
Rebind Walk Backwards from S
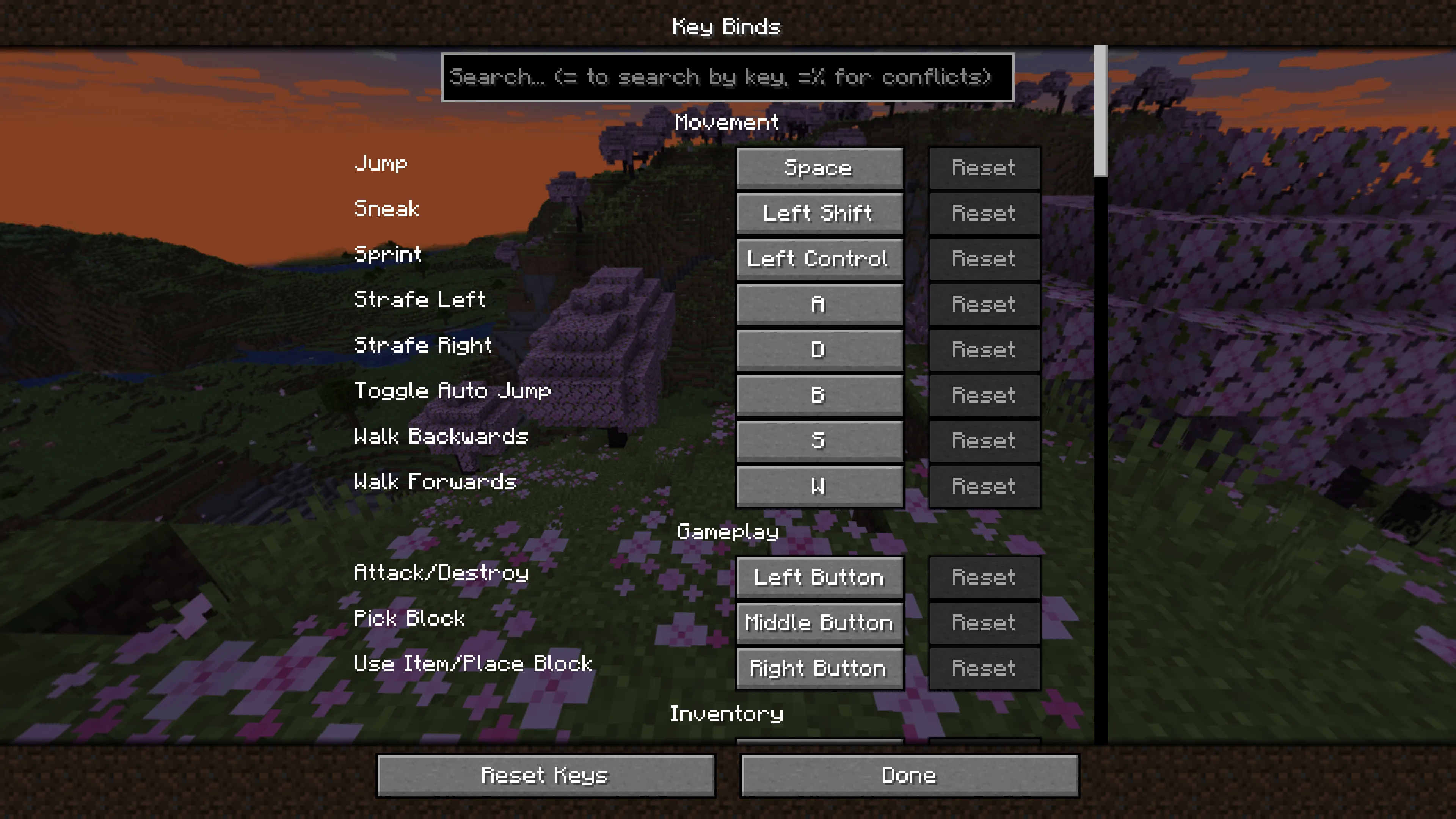click(819, 440)
